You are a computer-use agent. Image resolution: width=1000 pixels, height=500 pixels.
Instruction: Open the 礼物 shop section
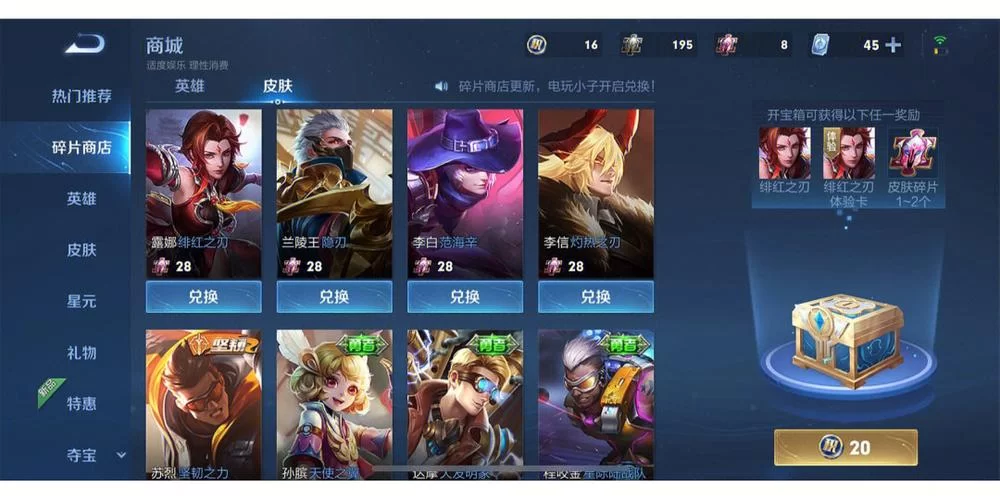coord(82,353)
